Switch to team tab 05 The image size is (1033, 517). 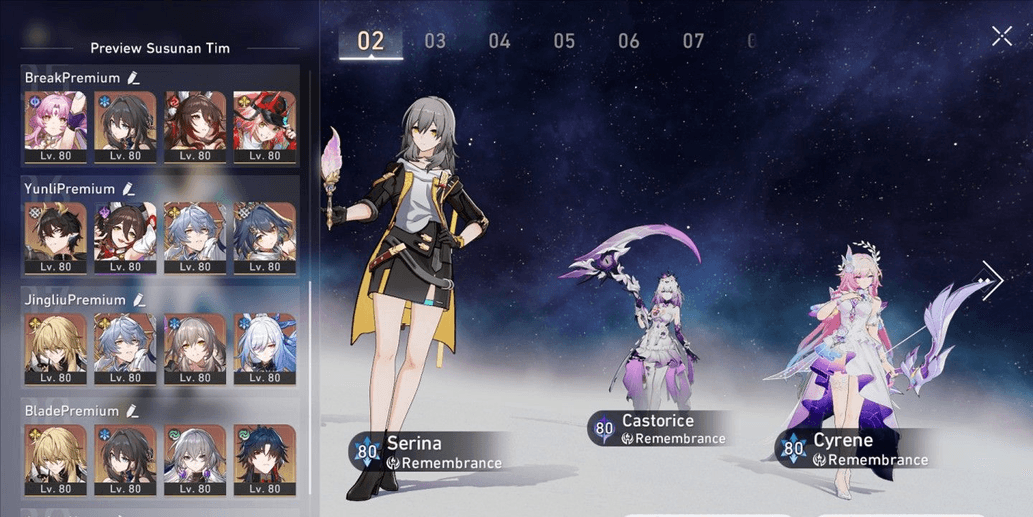point(564,41)
